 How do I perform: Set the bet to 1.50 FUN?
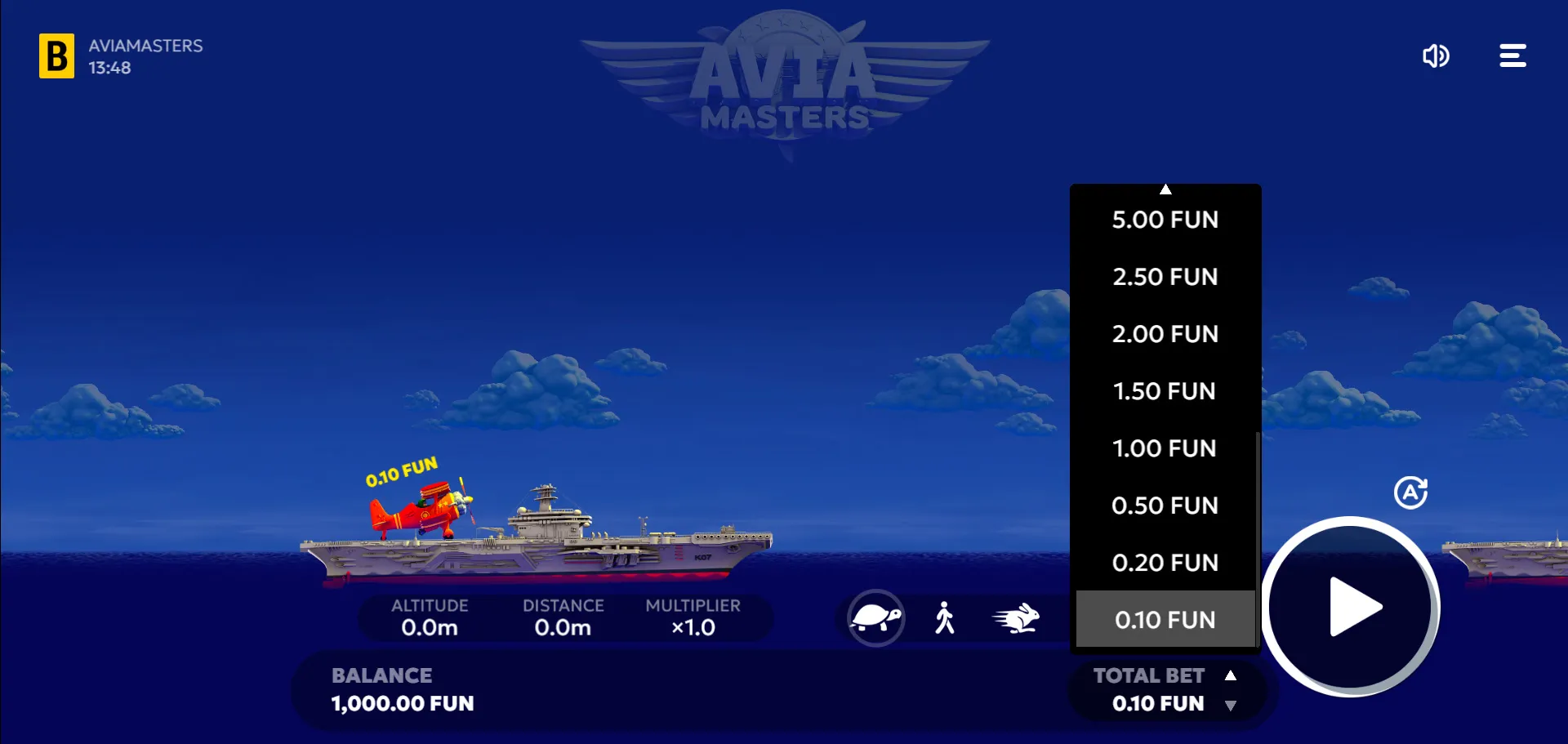tap(1165, 391)
